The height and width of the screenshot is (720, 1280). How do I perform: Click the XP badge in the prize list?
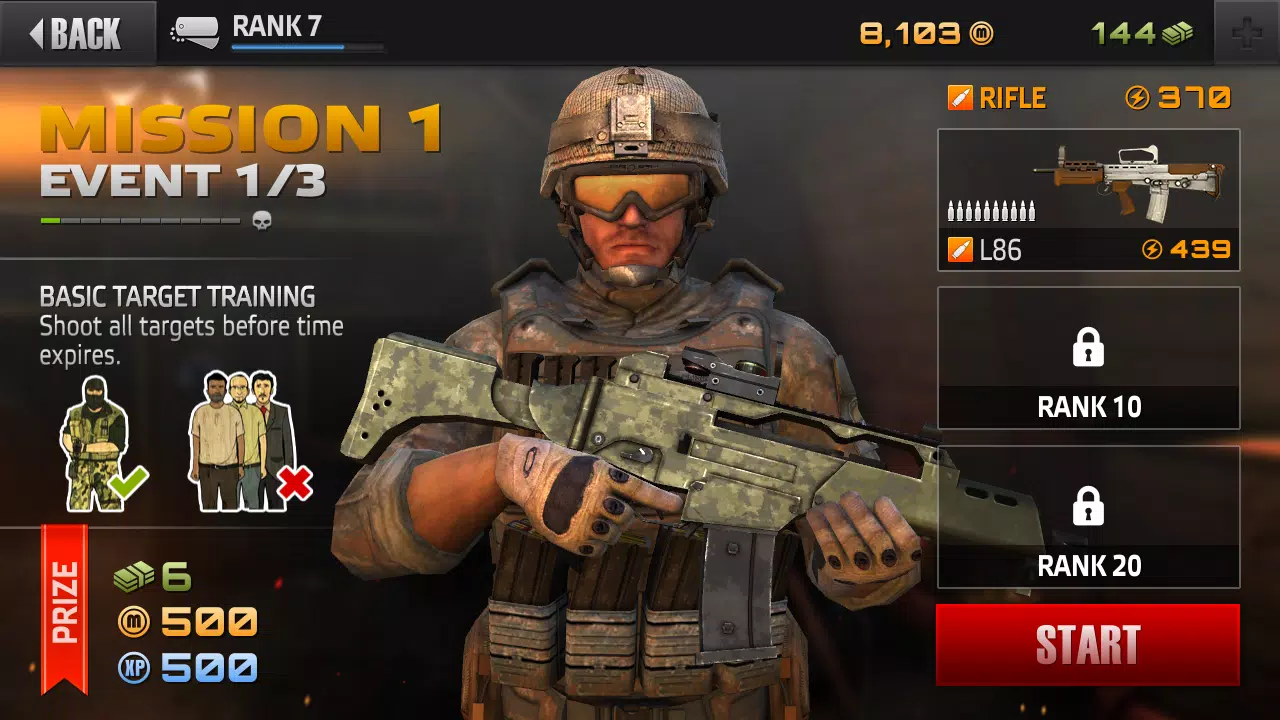point(133,667)
